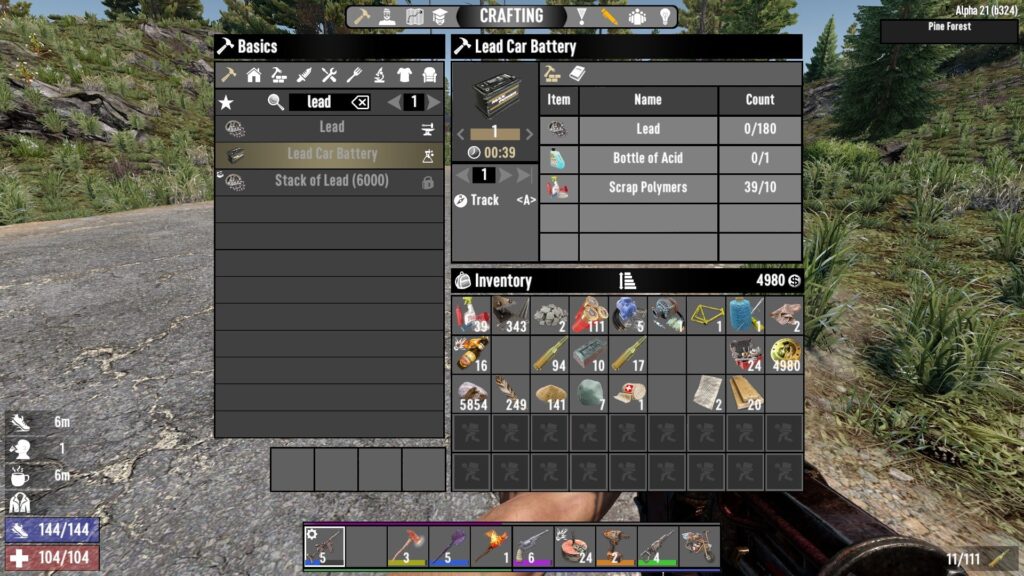1024x576 pixels.
Task: Select the minibike hotbar slot
Action: (x=699, y=546)
